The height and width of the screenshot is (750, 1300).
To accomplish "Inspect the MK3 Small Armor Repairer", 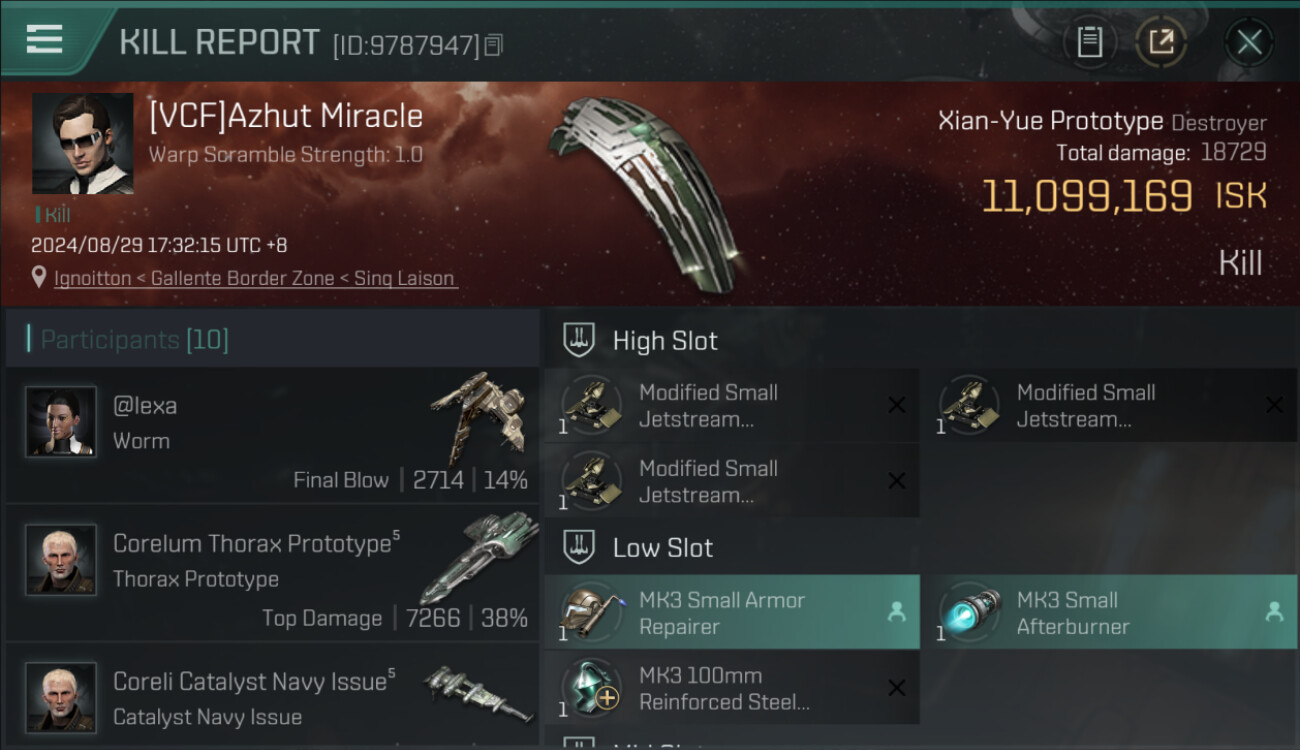I will click(x=731, y=612).
